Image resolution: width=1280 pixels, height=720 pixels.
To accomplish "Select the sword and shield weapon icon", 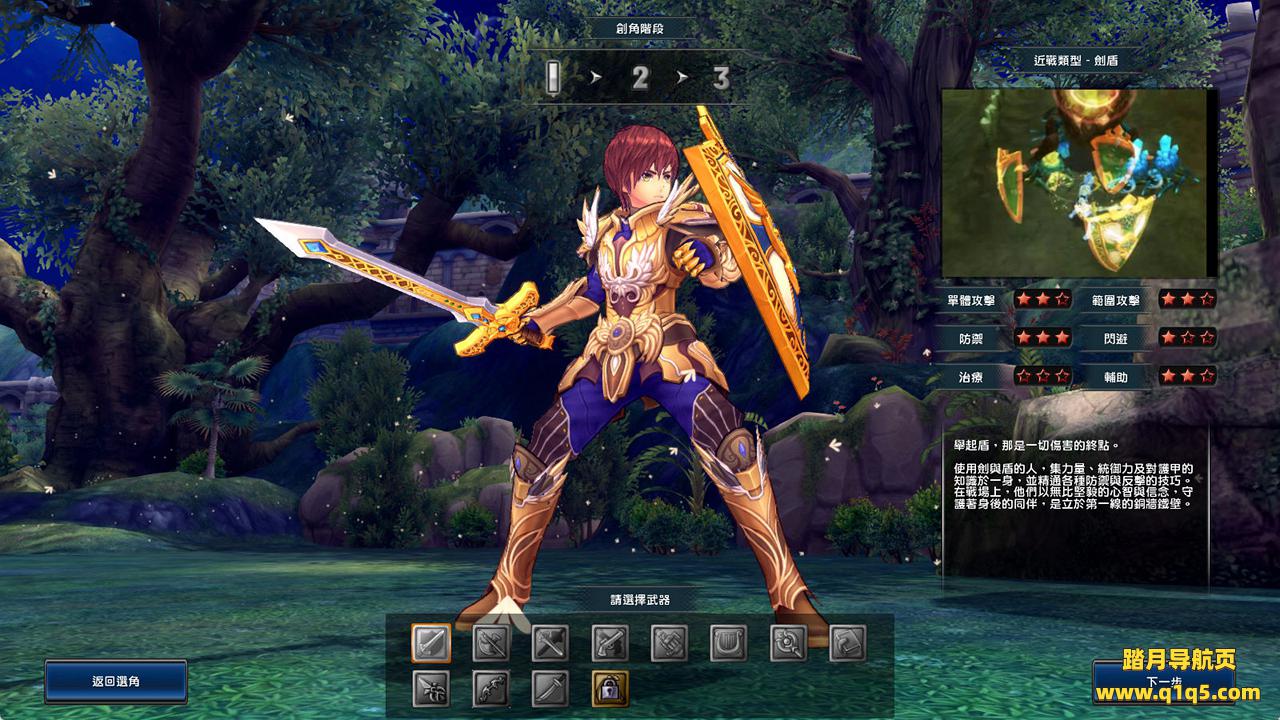I will 431,643.
